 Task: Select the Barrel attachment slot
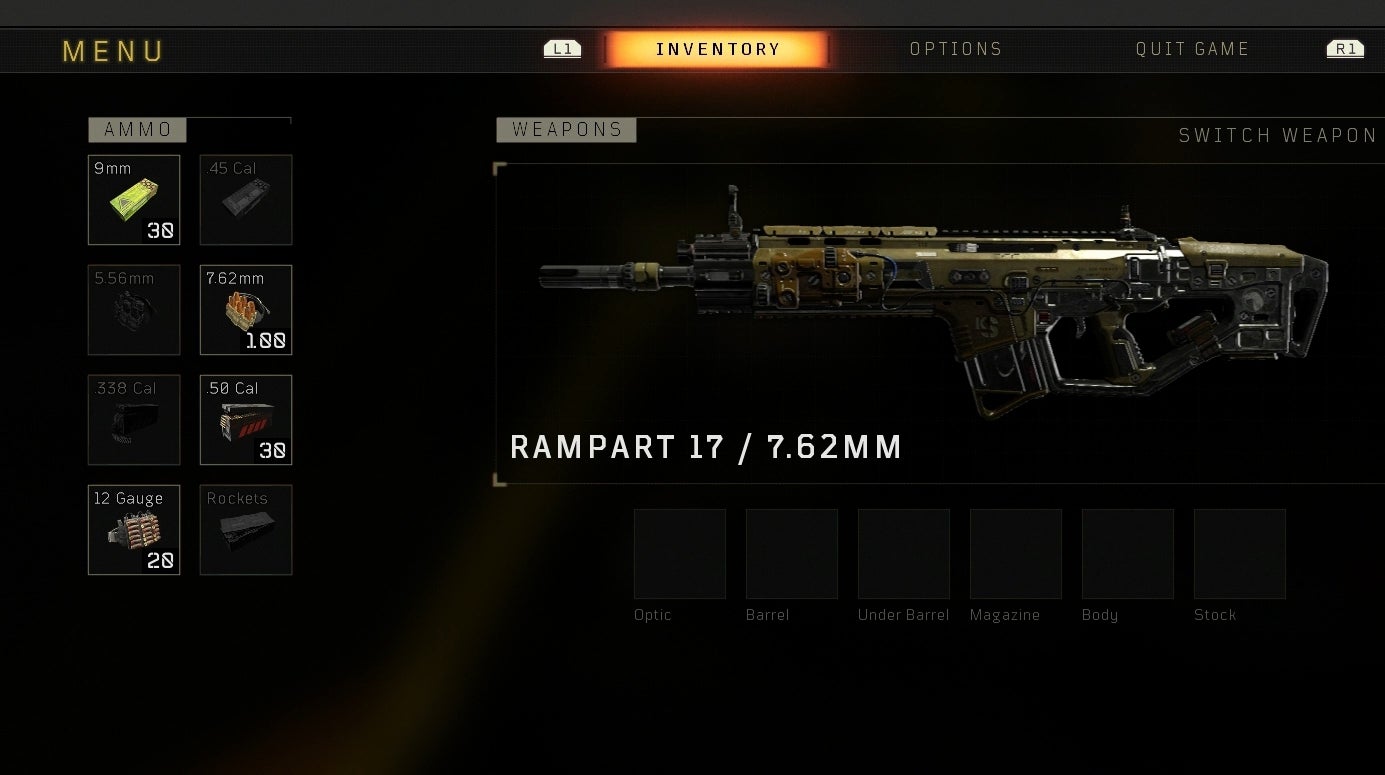pos(792,554)
